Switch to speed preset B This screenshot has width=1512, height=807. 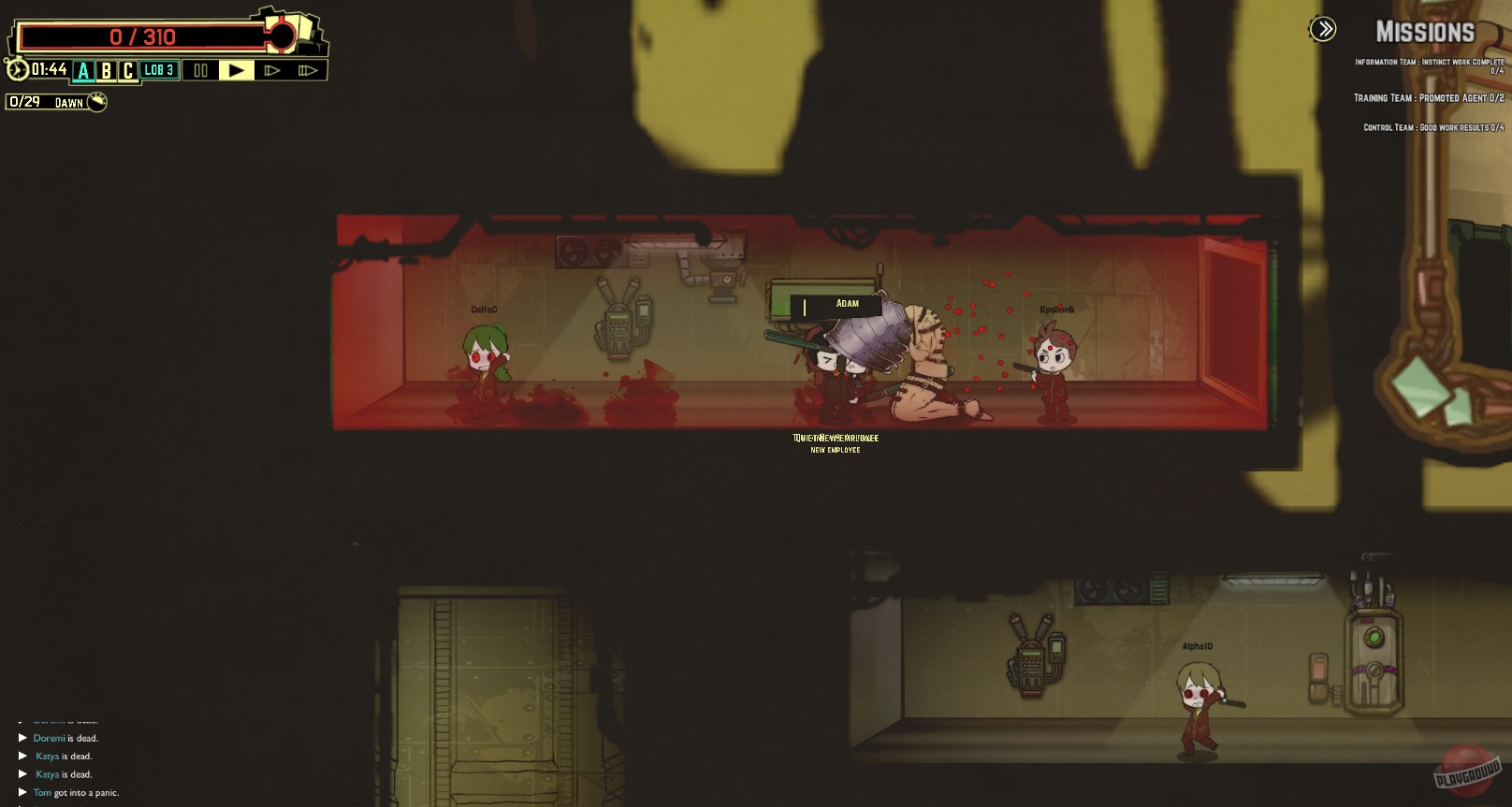(x=106, y=69)
